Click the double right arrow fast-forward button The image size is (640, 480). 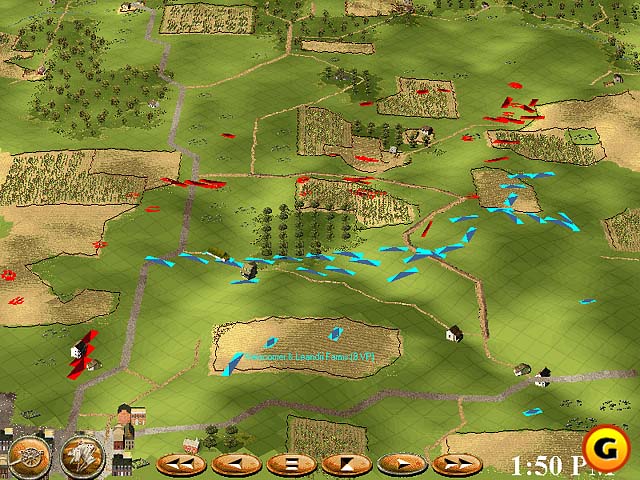pos(456,464)
